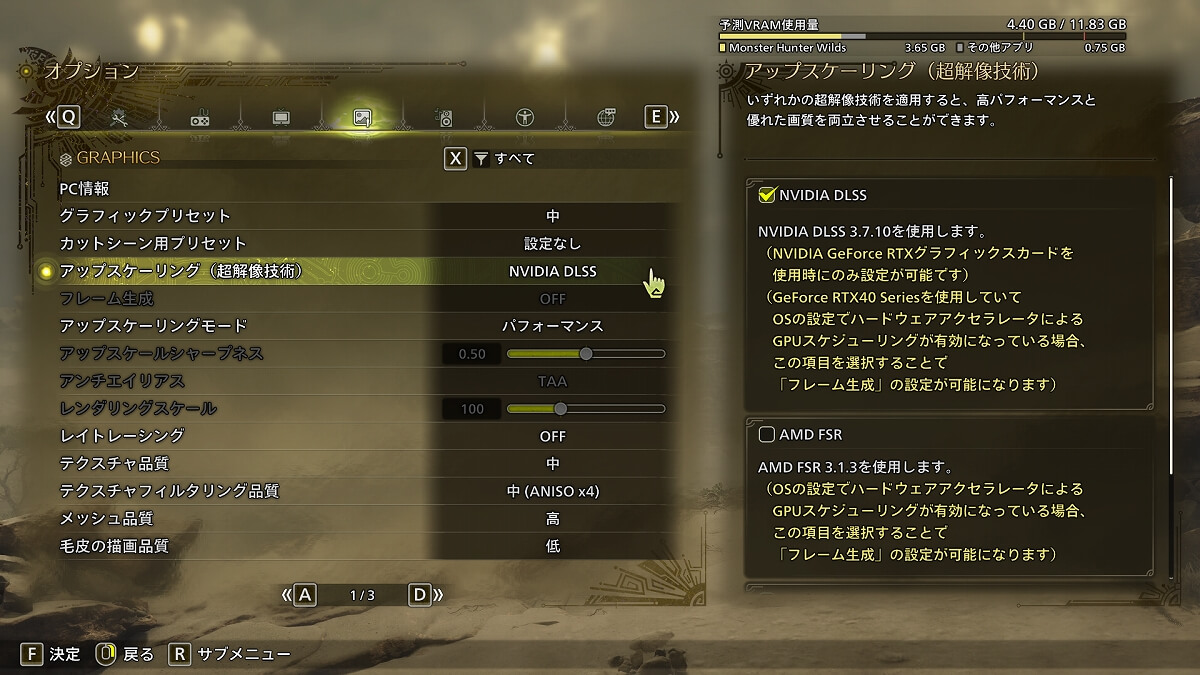The width and height of the screenshot is (1200, 675).
Task: Adjust the アップスケールシャープネス slider
Action: pos(586,354)
